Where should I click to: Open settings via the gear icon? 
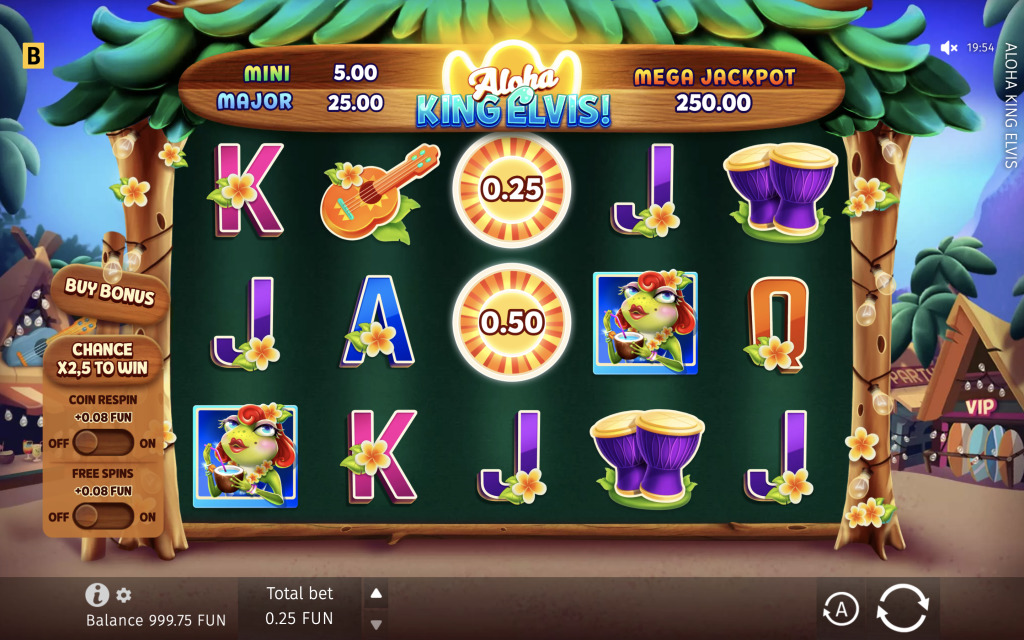(124, 595)
